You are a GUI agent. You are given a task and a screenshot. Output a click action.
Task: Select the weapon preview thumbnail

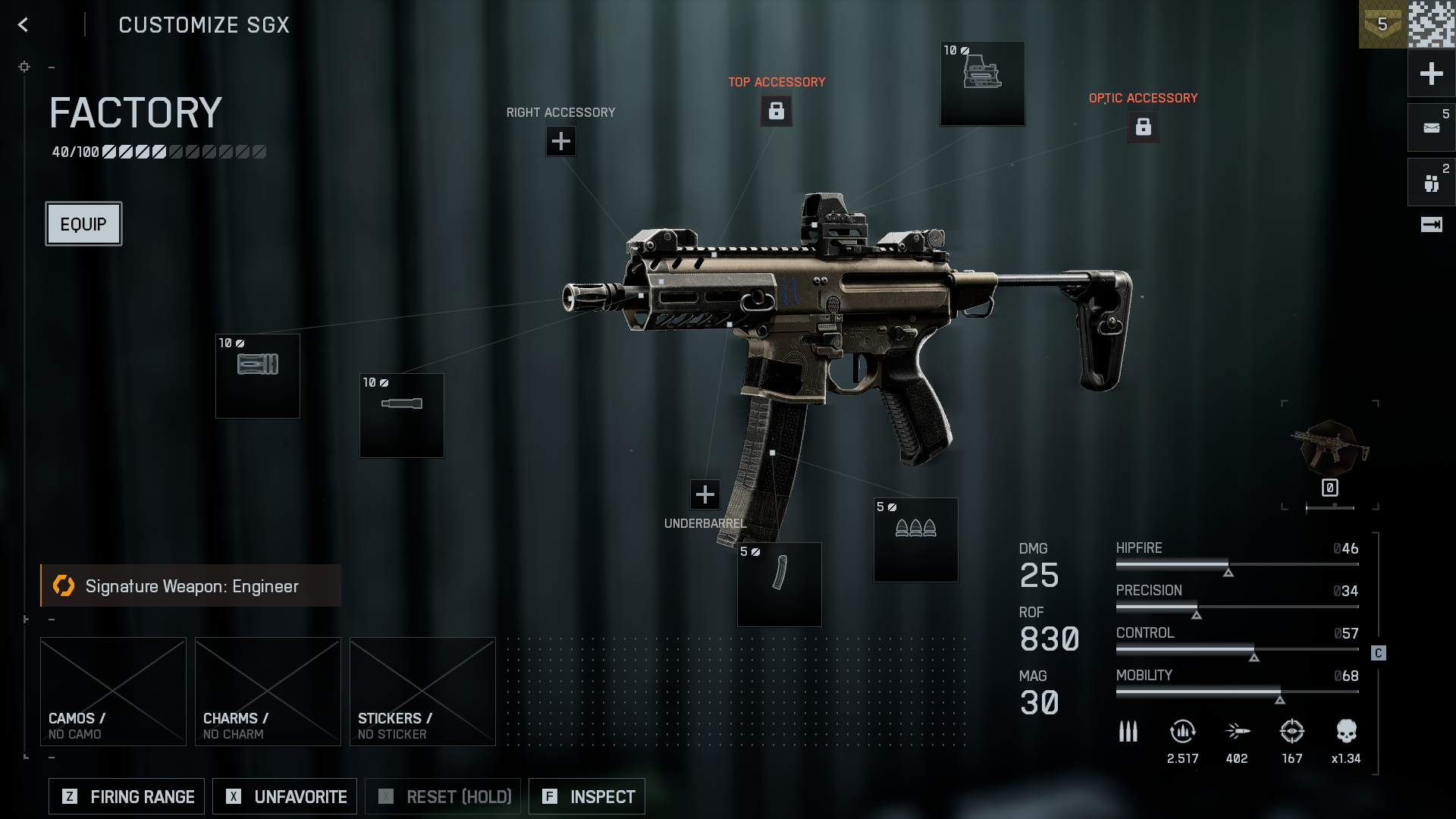click(1329, 449)
